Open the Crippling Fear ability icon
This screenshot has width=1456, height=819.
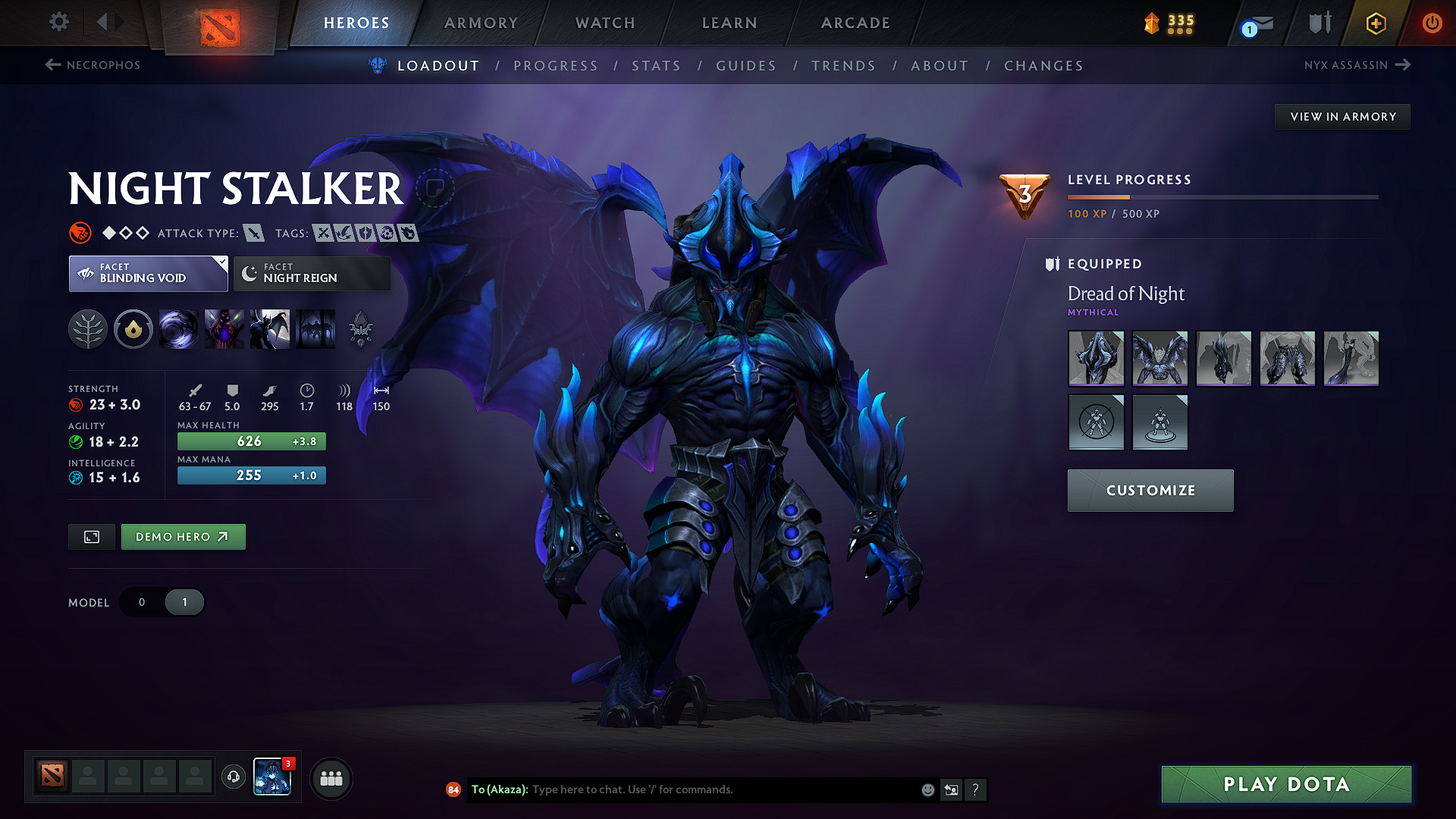pyautogui.click(x=224, y=329)
